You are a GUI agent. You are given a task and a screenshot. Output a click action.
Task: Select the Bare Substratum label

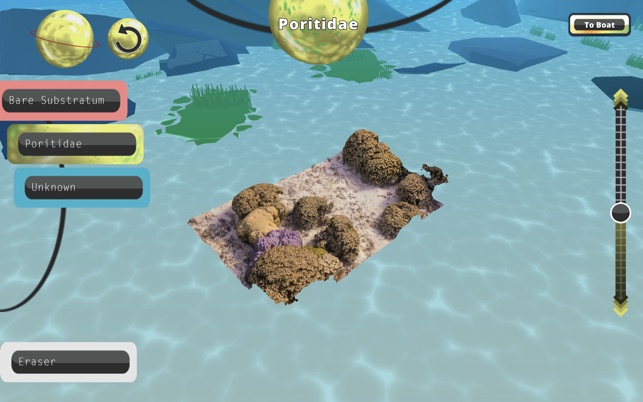click(62, 101)
